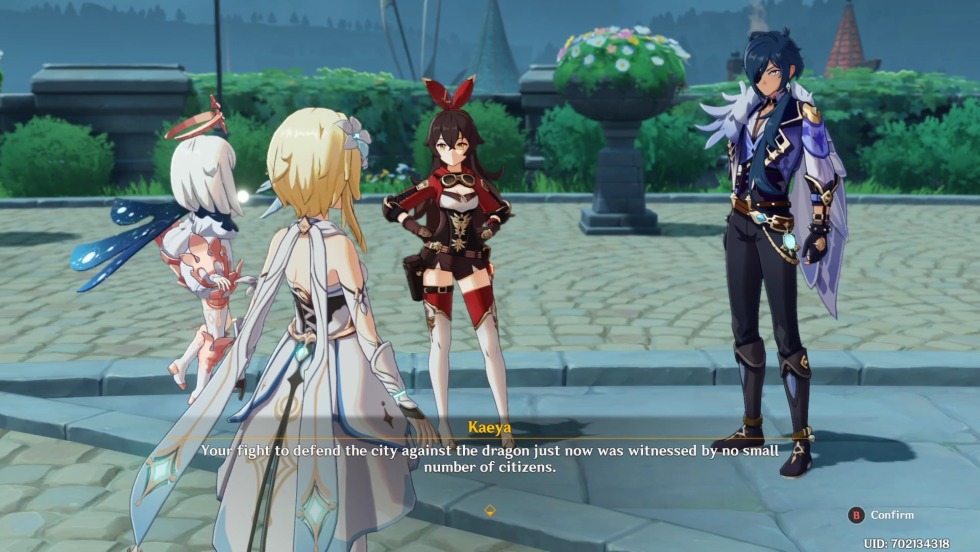The image size is (980, 552).
Task: Click the orange dialogue continue arrow
Action: [x=490, y=510]
